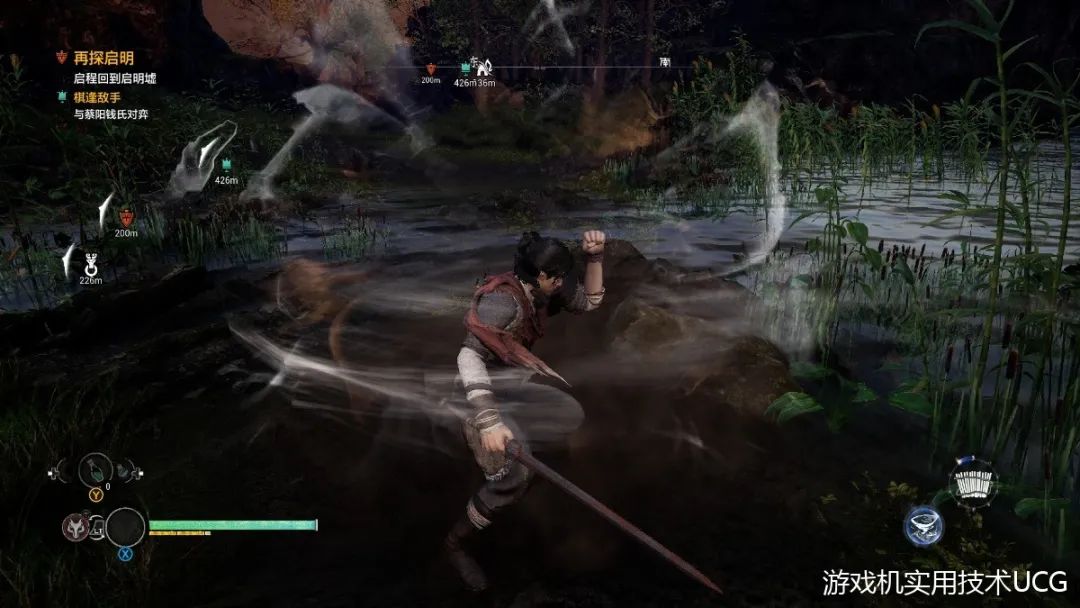Screen dimensions: 1080x608
Task: Click the green potion bottle slot
Action: 96,469
